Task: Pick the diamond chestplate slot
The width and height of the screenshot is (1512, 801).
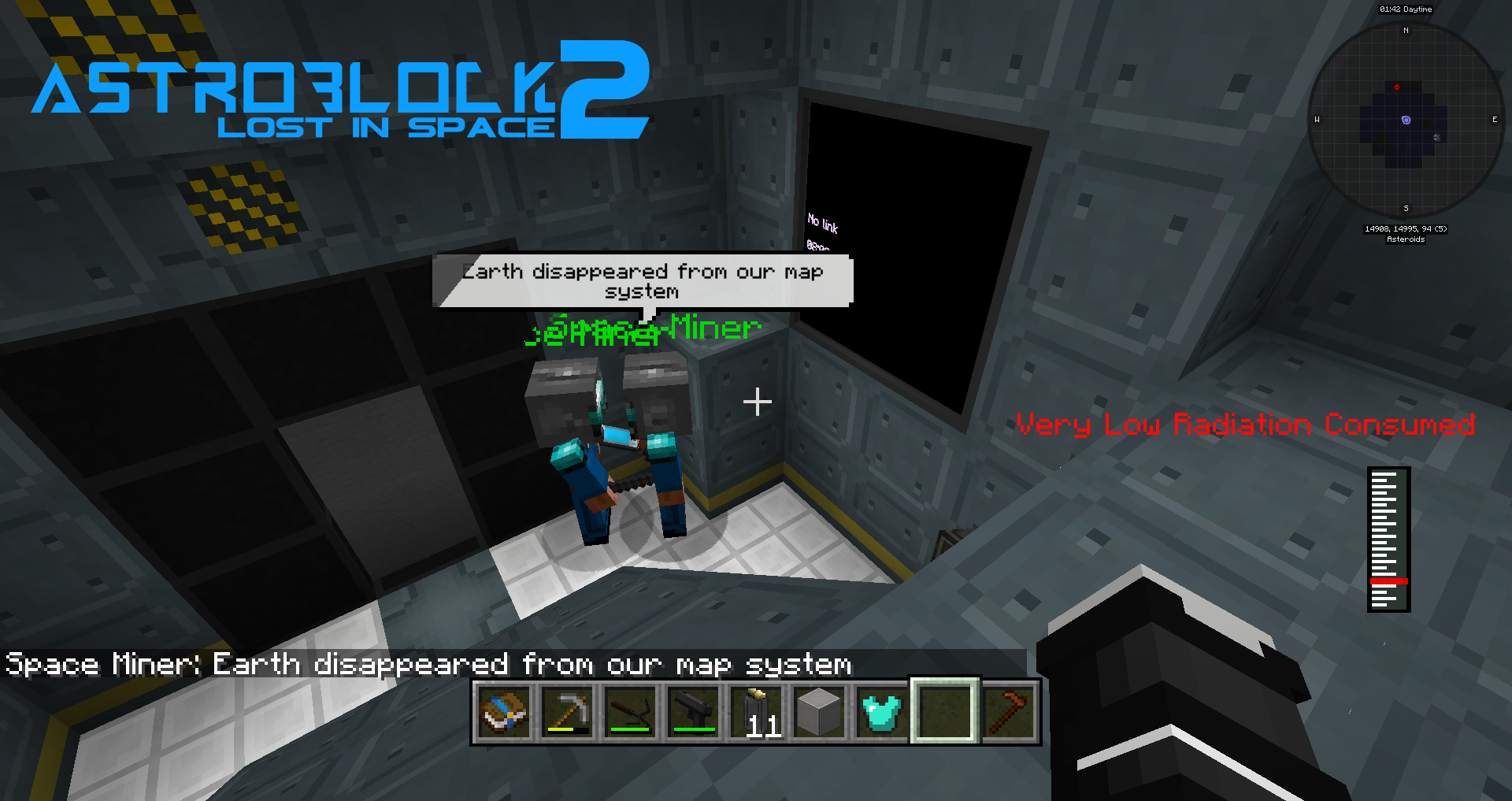Action: 882,711
